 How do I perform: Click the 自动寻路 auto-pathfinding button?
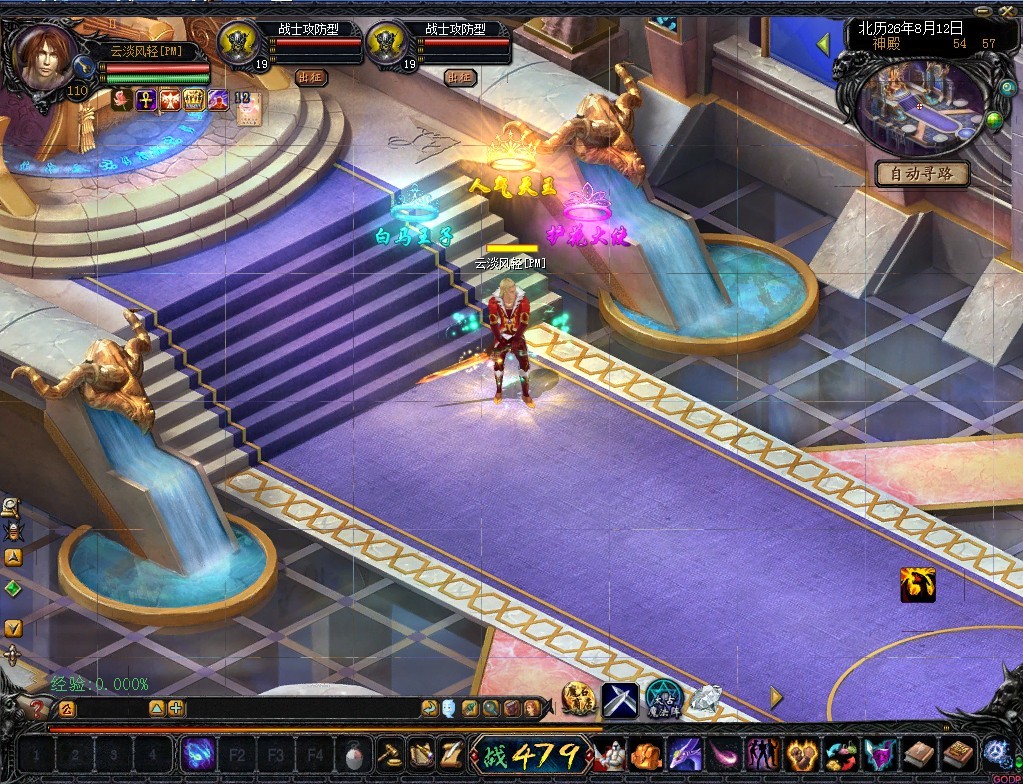pos(922,174)
